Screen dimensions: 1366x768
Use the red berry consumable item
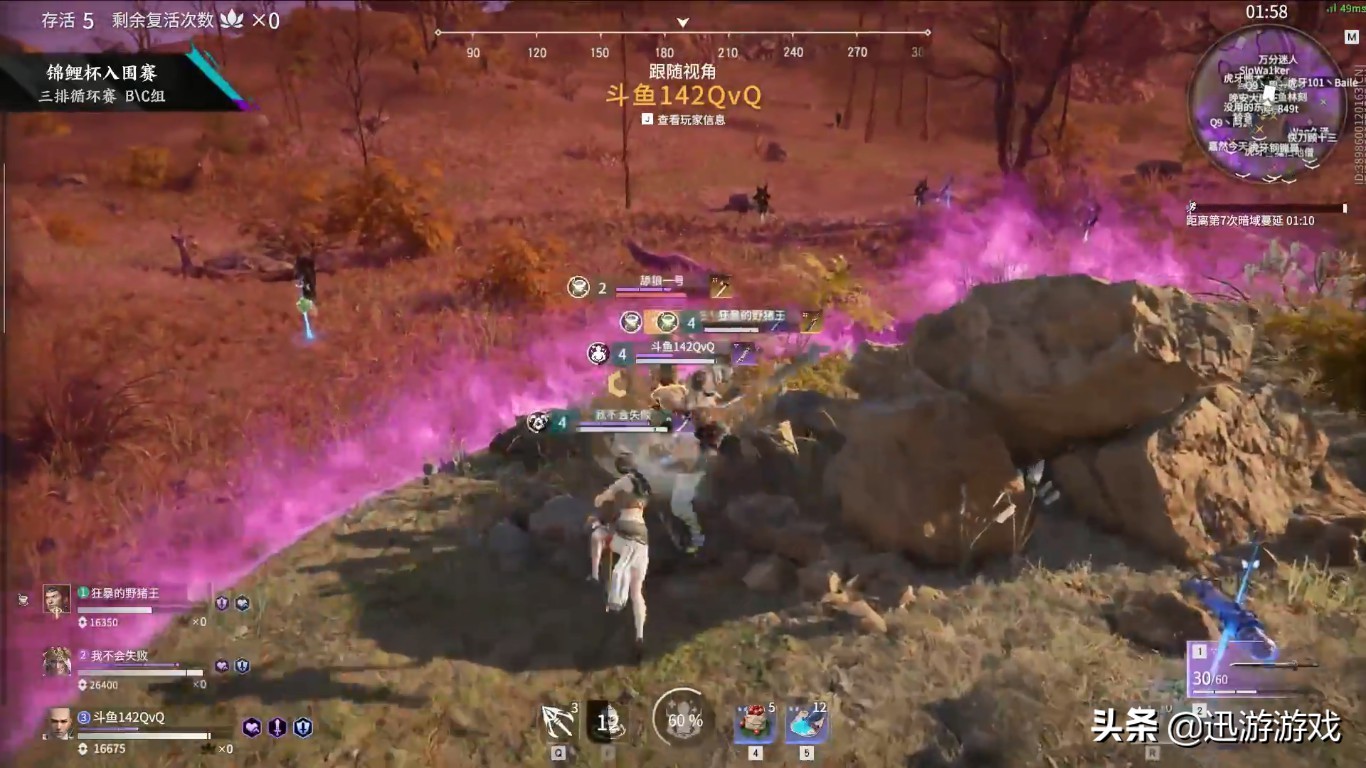coord(755,722)
